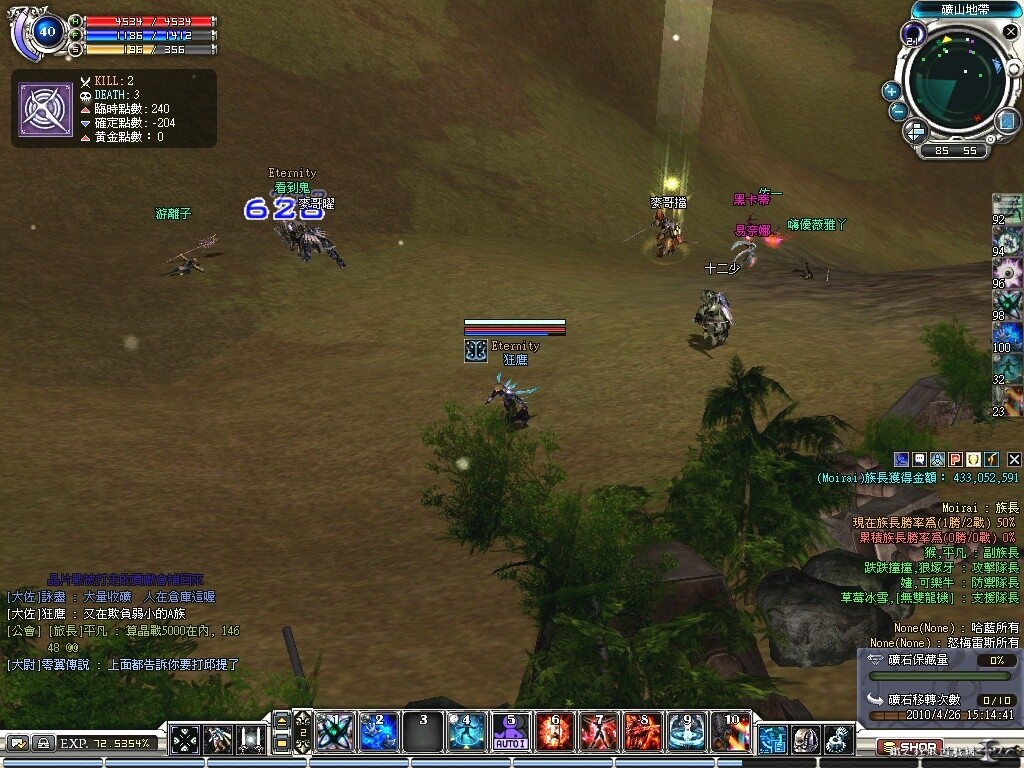The height and width of the screenshot is (768, 1024).
Task: Click the crossed-circle emblem icon under level
Action: pyautogui.click(x=45, y=109)
